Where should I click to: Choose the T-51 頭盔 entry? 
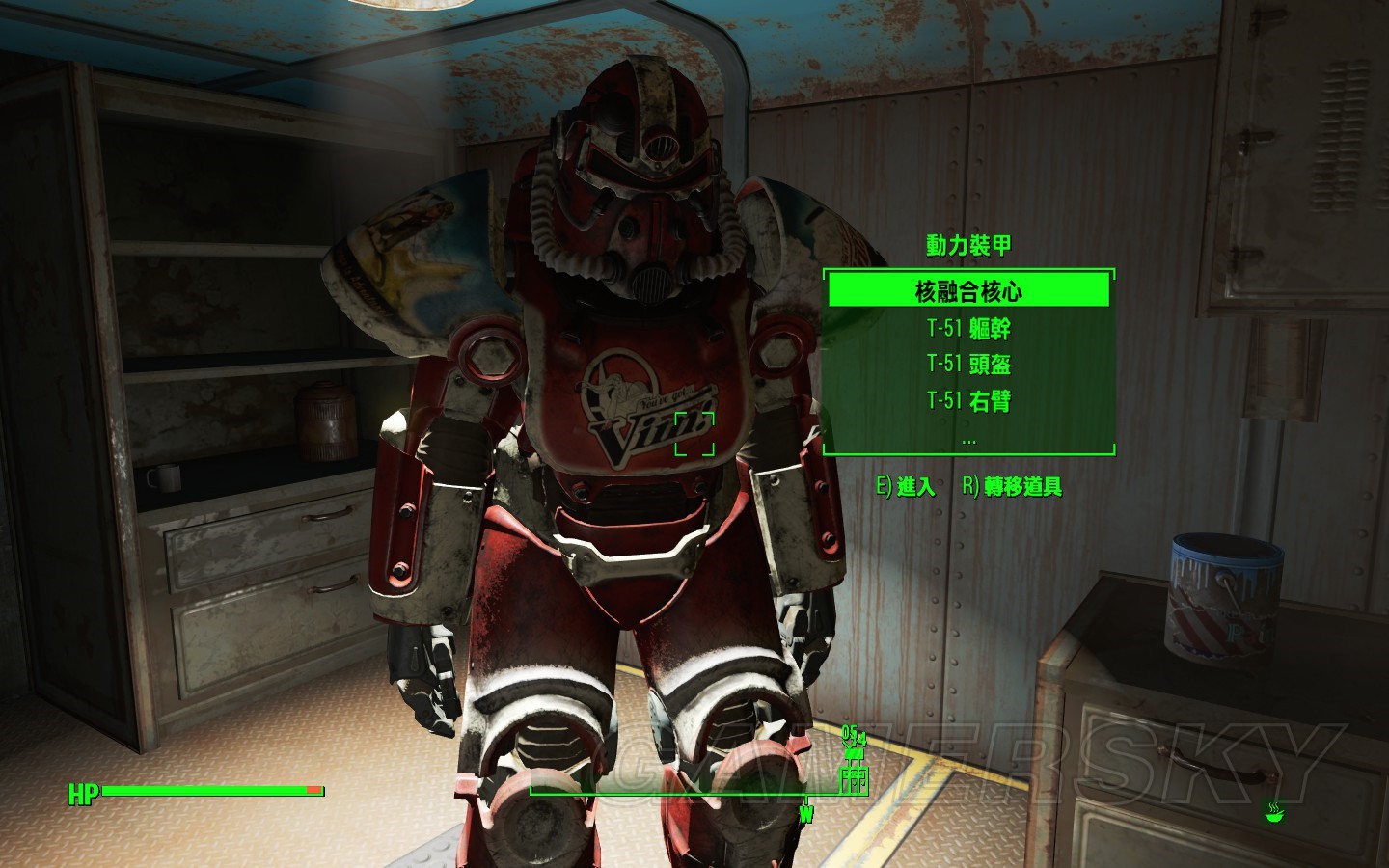click(x=968, y=365)
